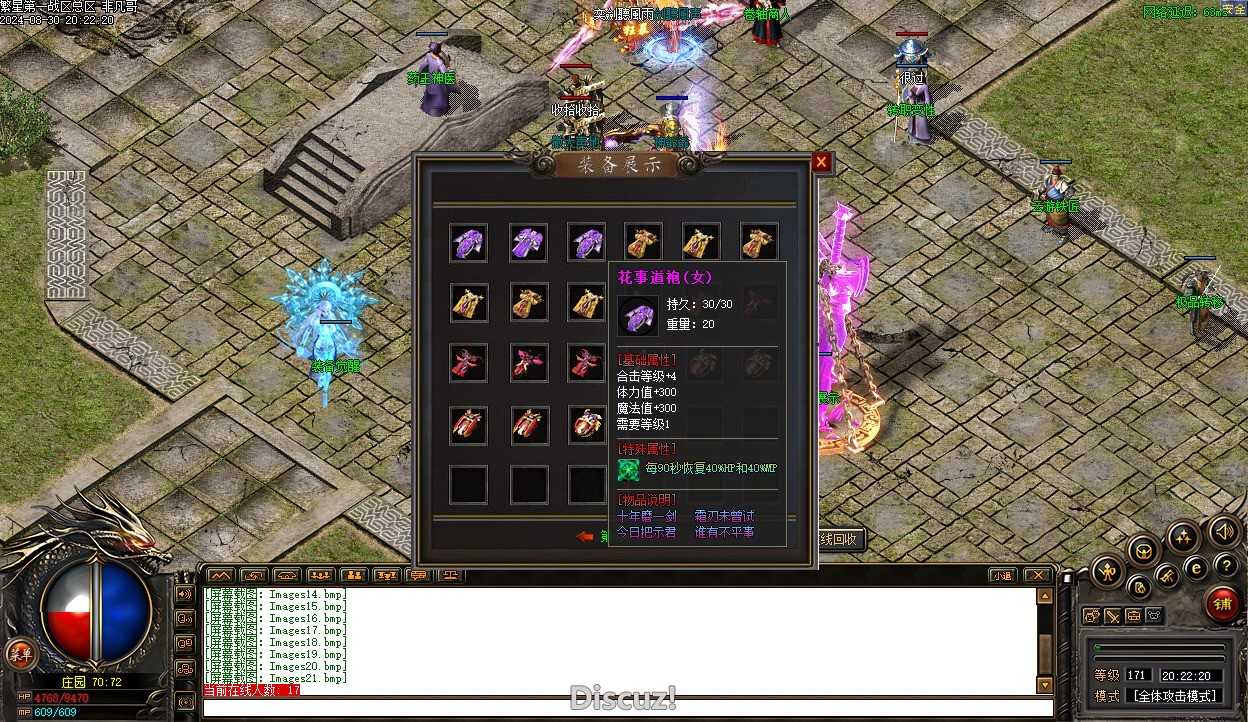Open the character figure round button
Viewport: 1248px width, 722px height.
[x=1107, y=572]
